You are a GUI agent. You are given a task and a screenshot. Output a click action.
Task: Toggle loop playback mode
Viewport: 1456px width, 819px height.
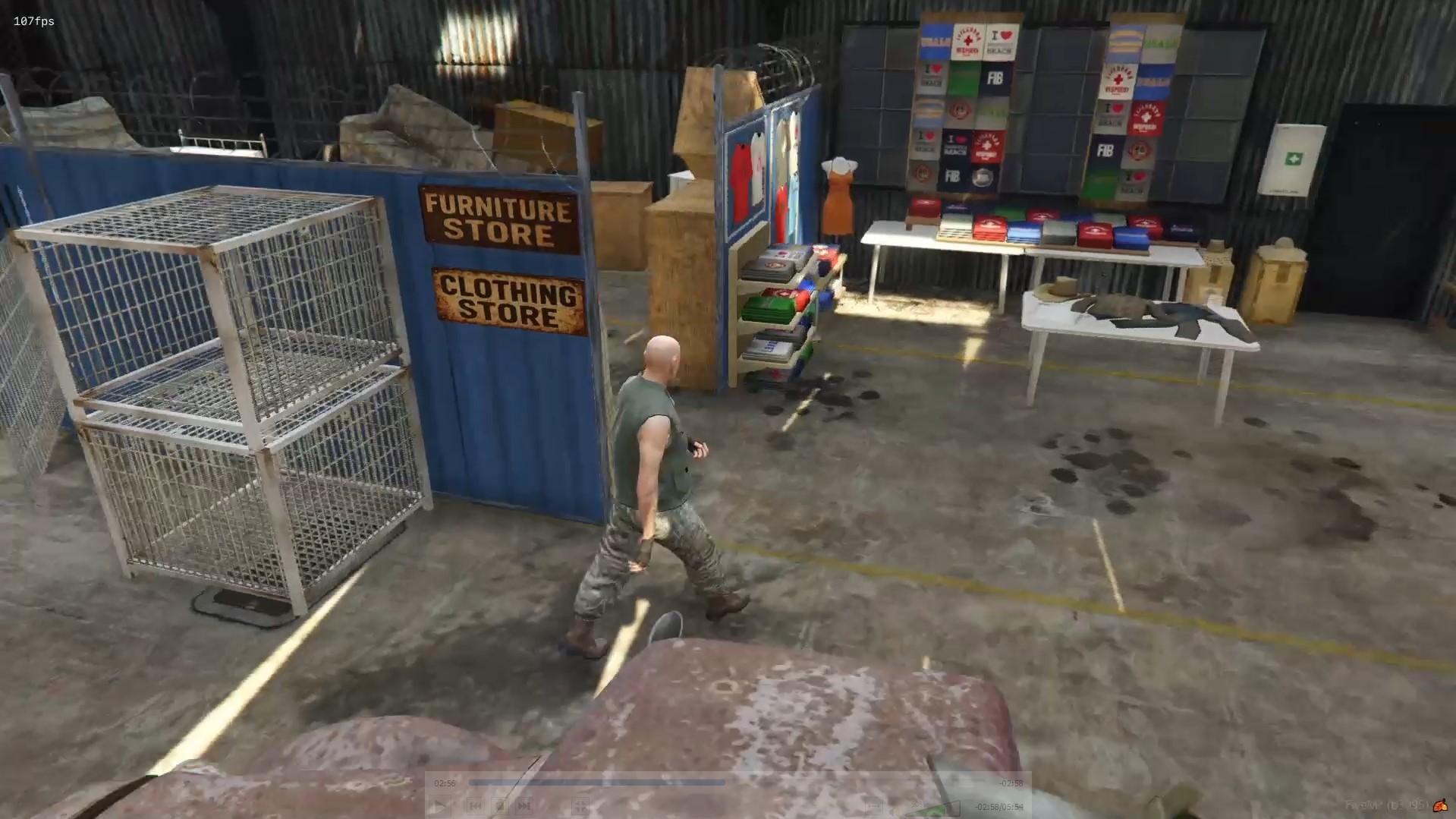pyautogui.click(x=874, y=806)
